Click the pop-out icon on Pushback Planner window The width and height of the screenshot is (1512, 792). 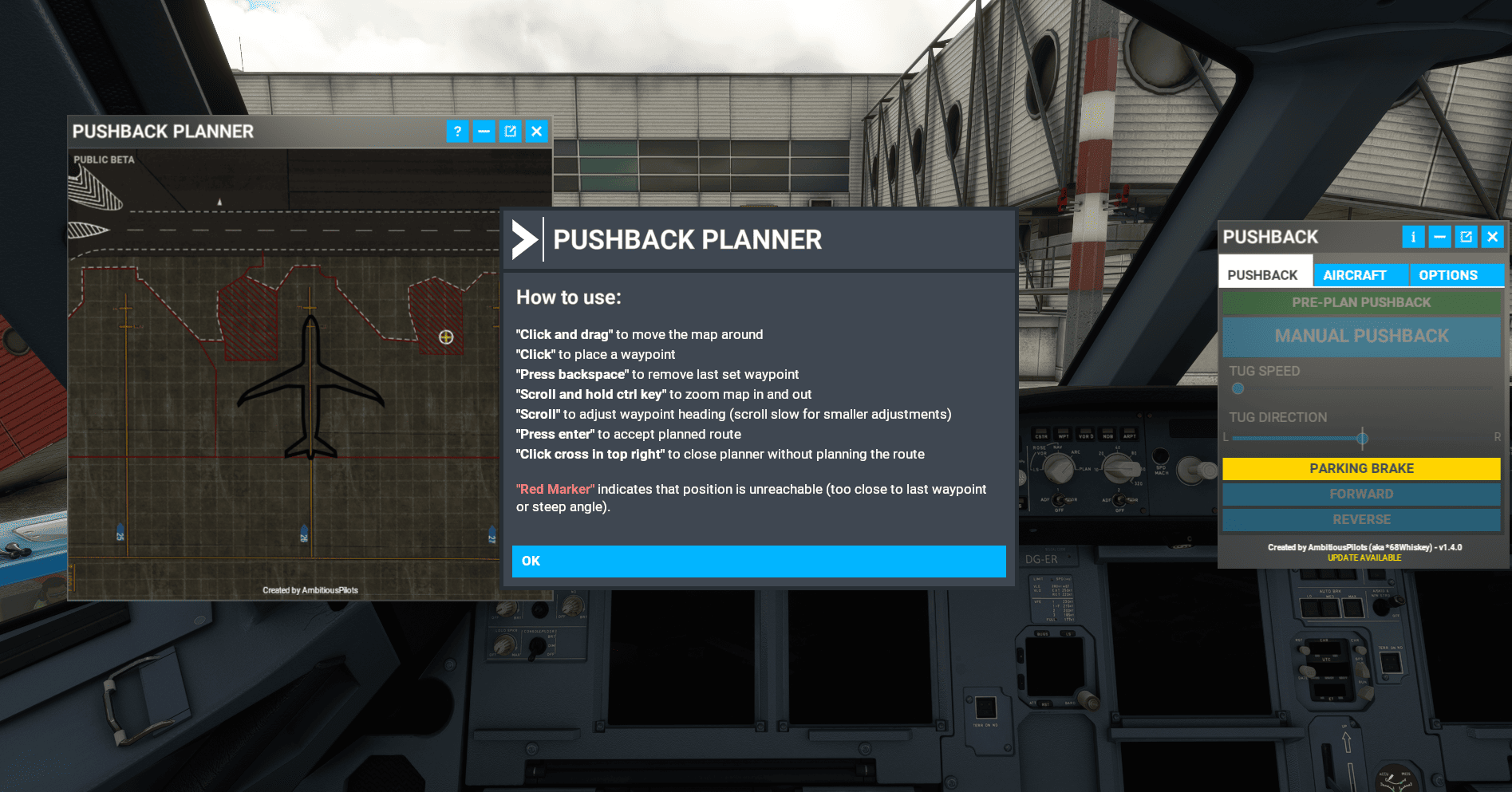click(511, 132)
